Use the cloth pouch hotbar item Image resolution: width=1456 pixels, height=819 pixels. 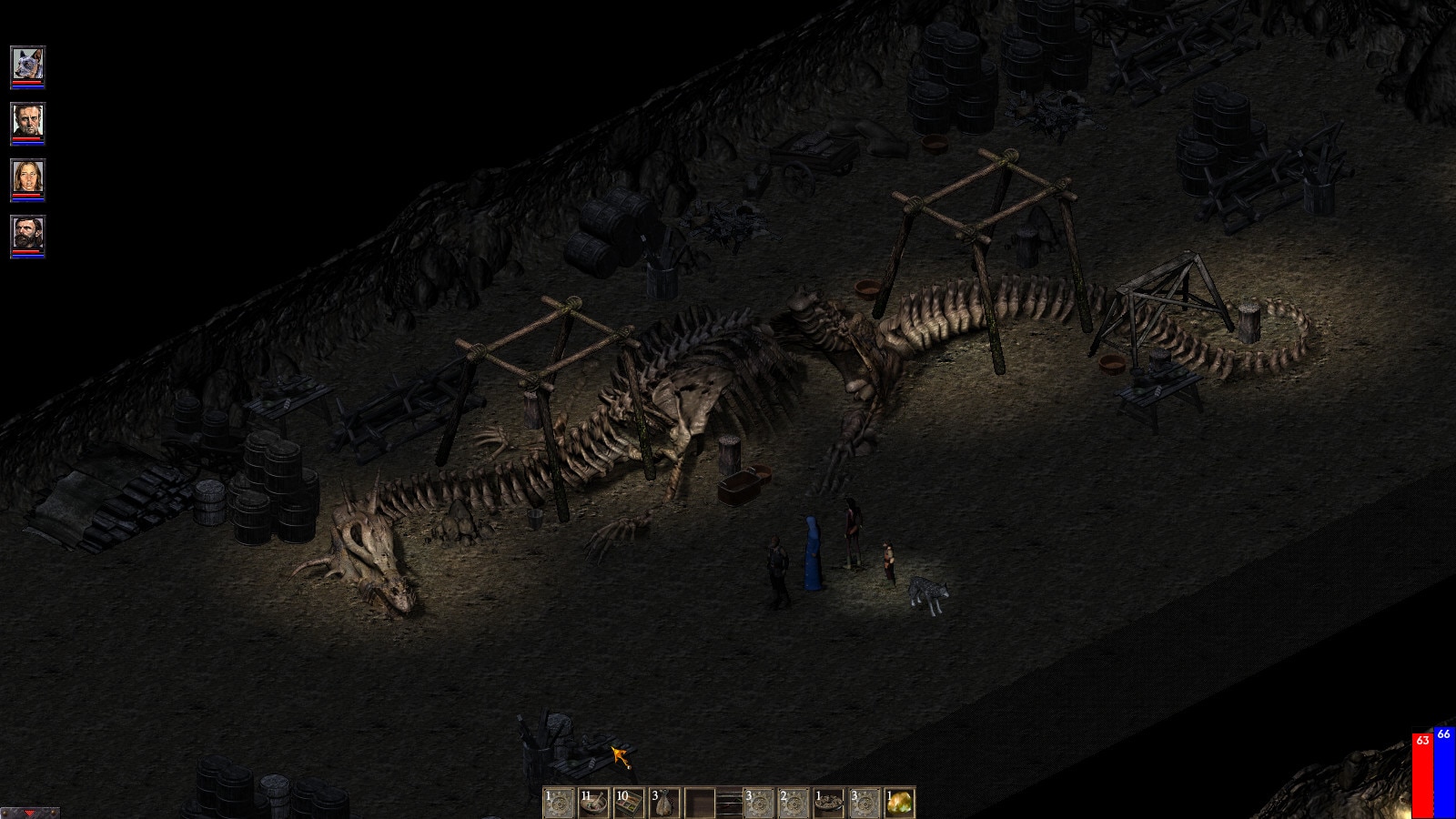tap(663, 803)
